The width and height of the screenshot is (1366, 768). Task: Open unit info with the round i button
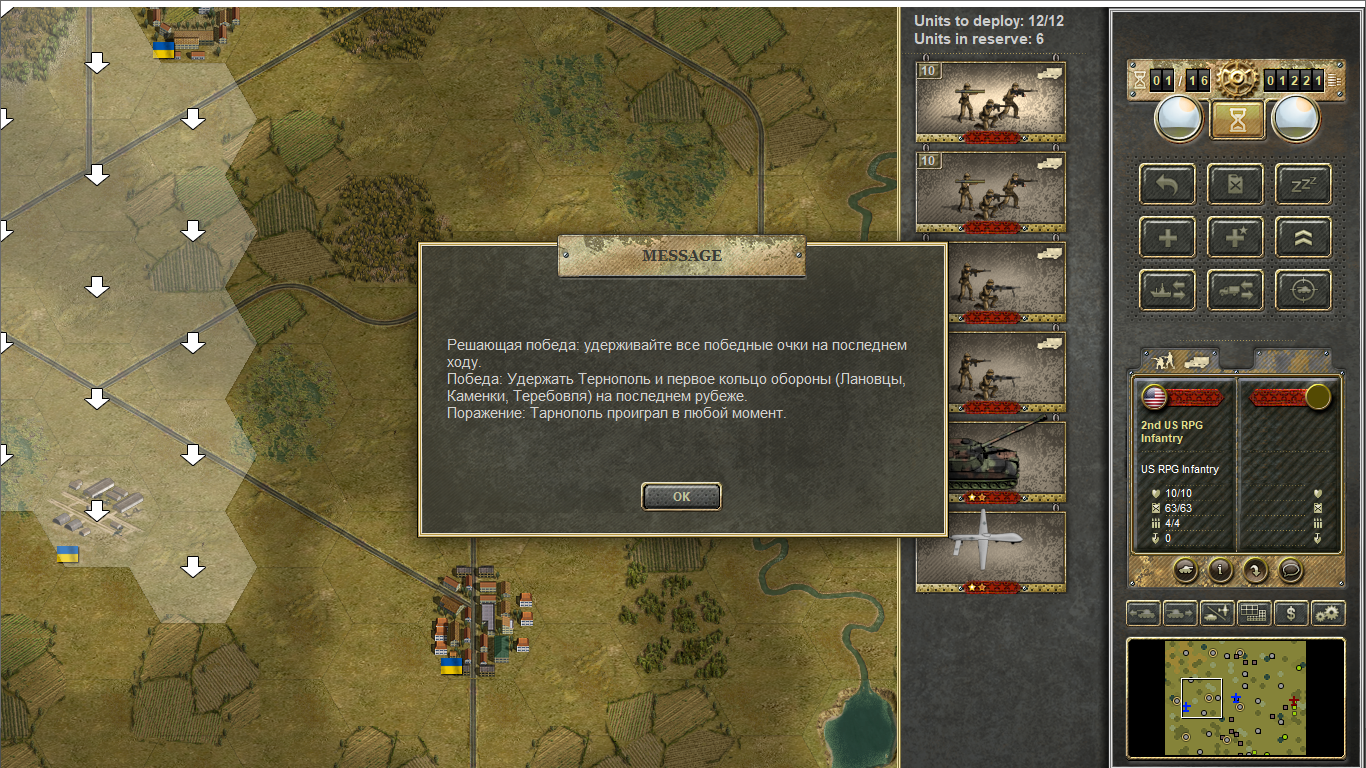[x=1220, y=570]
